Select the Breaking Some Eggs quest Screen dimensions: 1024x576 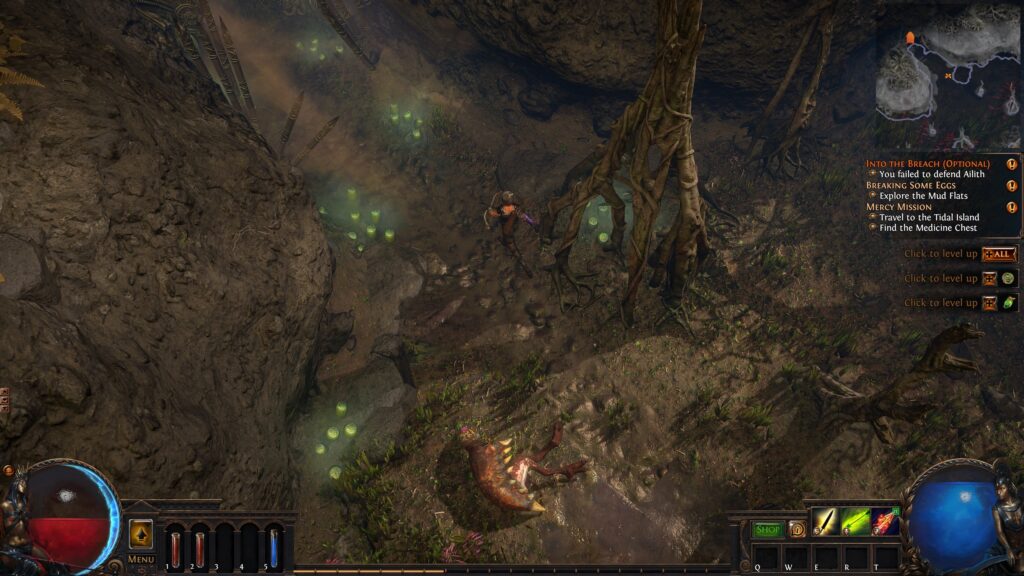918,185
